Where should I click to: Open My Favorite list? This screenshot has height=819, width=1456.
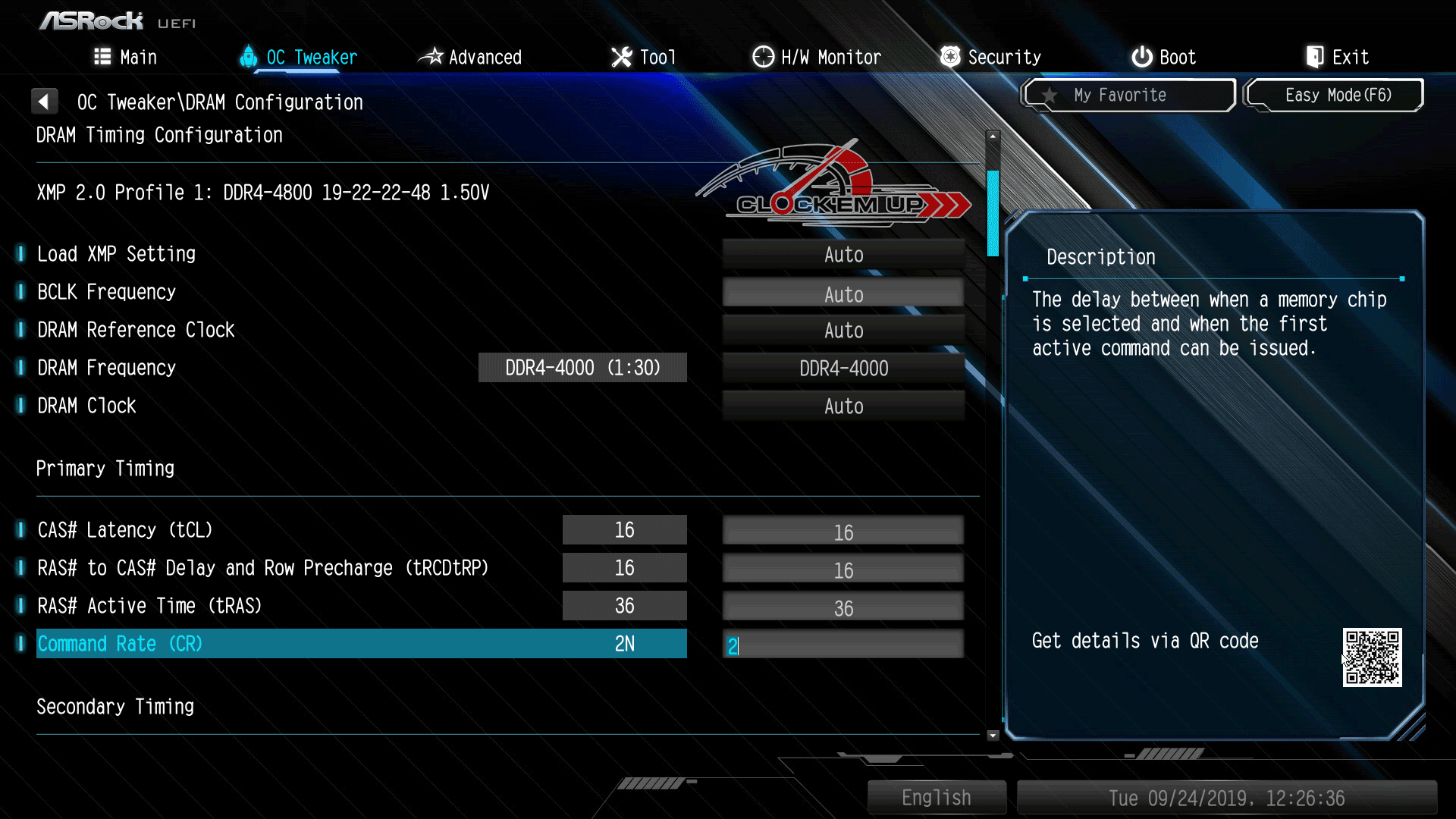[1128, 96]
